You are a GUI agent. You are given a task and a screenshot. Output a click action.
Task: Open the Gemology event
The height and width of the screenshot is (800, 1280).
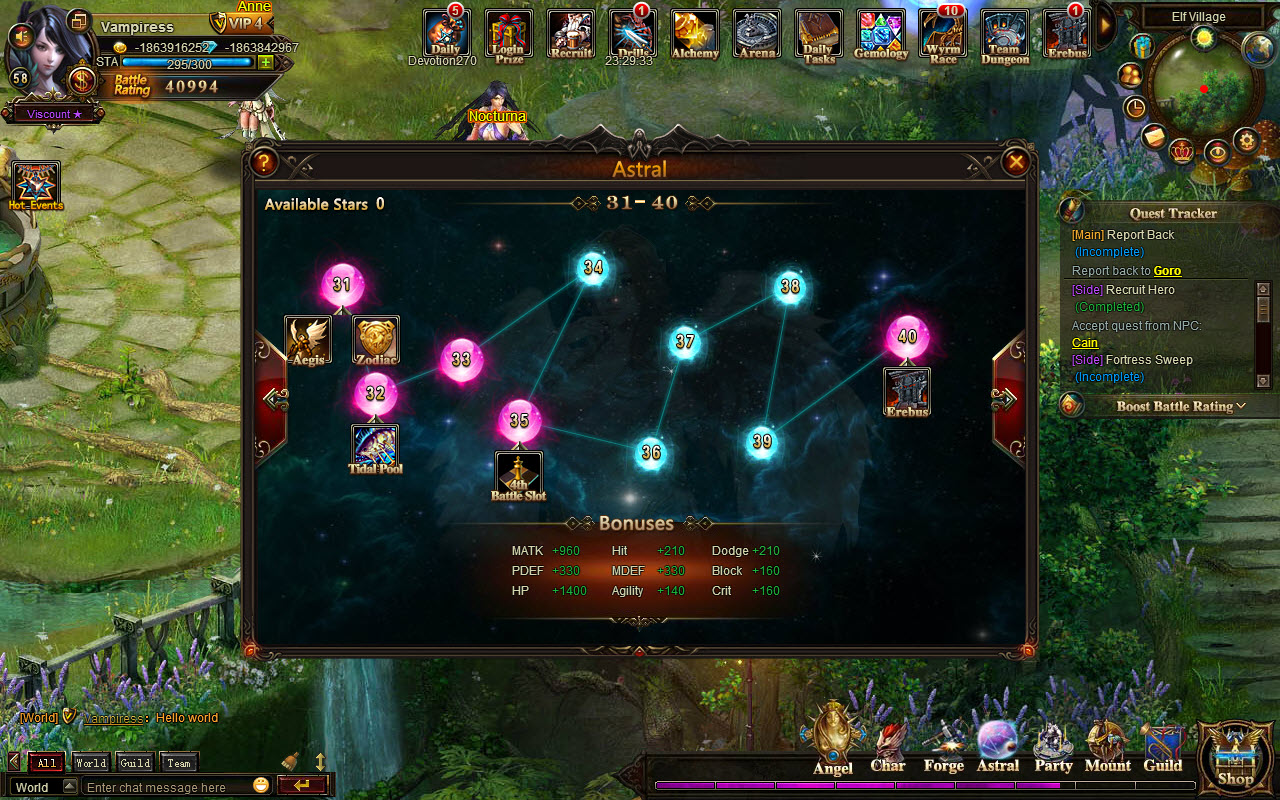coord(880,35)
